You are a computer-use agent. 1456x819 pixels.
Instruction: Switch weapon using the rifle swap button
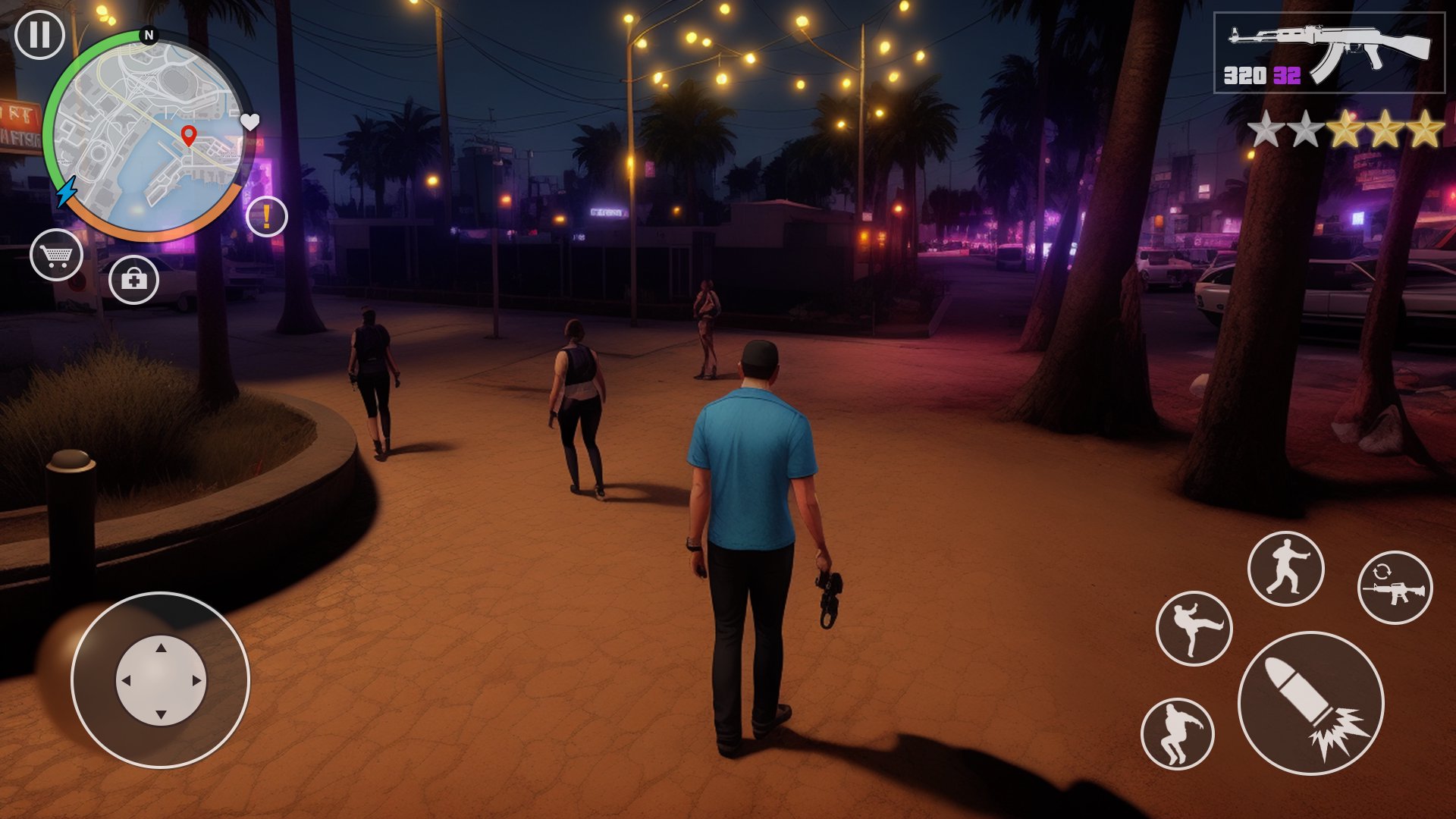(x=1395, y=588)
